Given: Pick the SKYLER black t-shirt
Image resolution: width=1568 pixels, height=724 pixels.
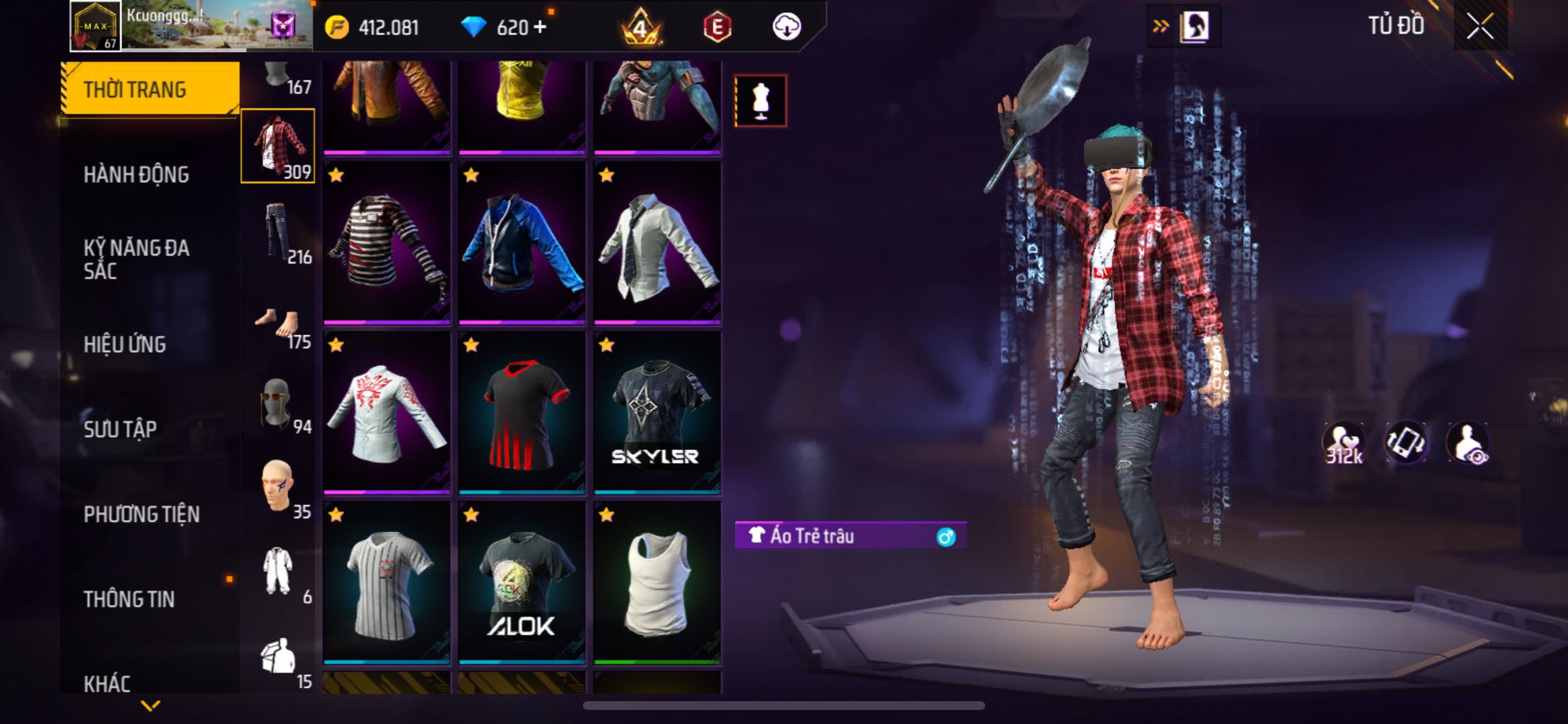Looking at the screenshot, I should [x=657, y=413].
